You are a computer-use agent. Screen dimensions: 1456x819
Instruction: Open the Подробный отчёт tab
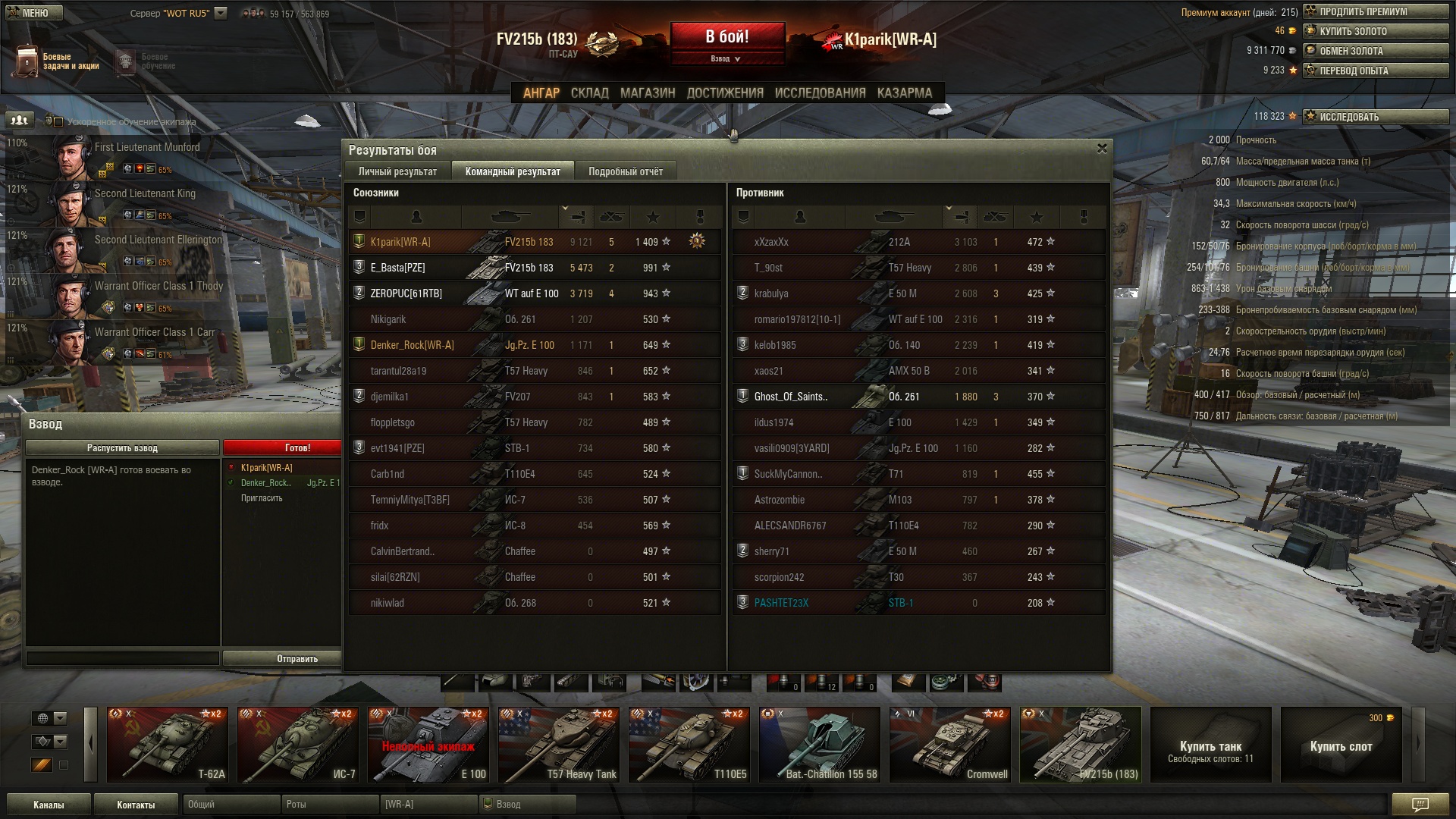625,171
